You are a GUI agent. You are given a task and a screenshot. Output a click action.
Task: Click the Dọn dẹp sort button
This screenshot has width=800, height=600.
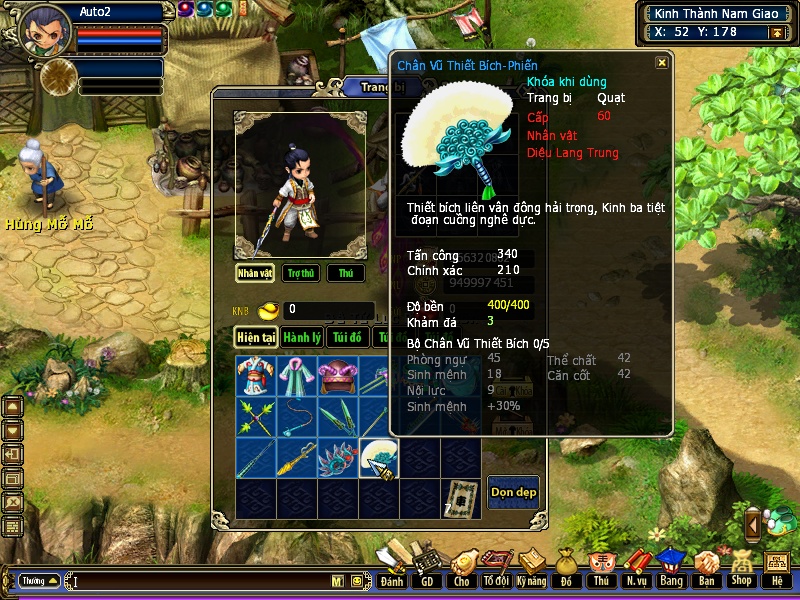(513, 491)
